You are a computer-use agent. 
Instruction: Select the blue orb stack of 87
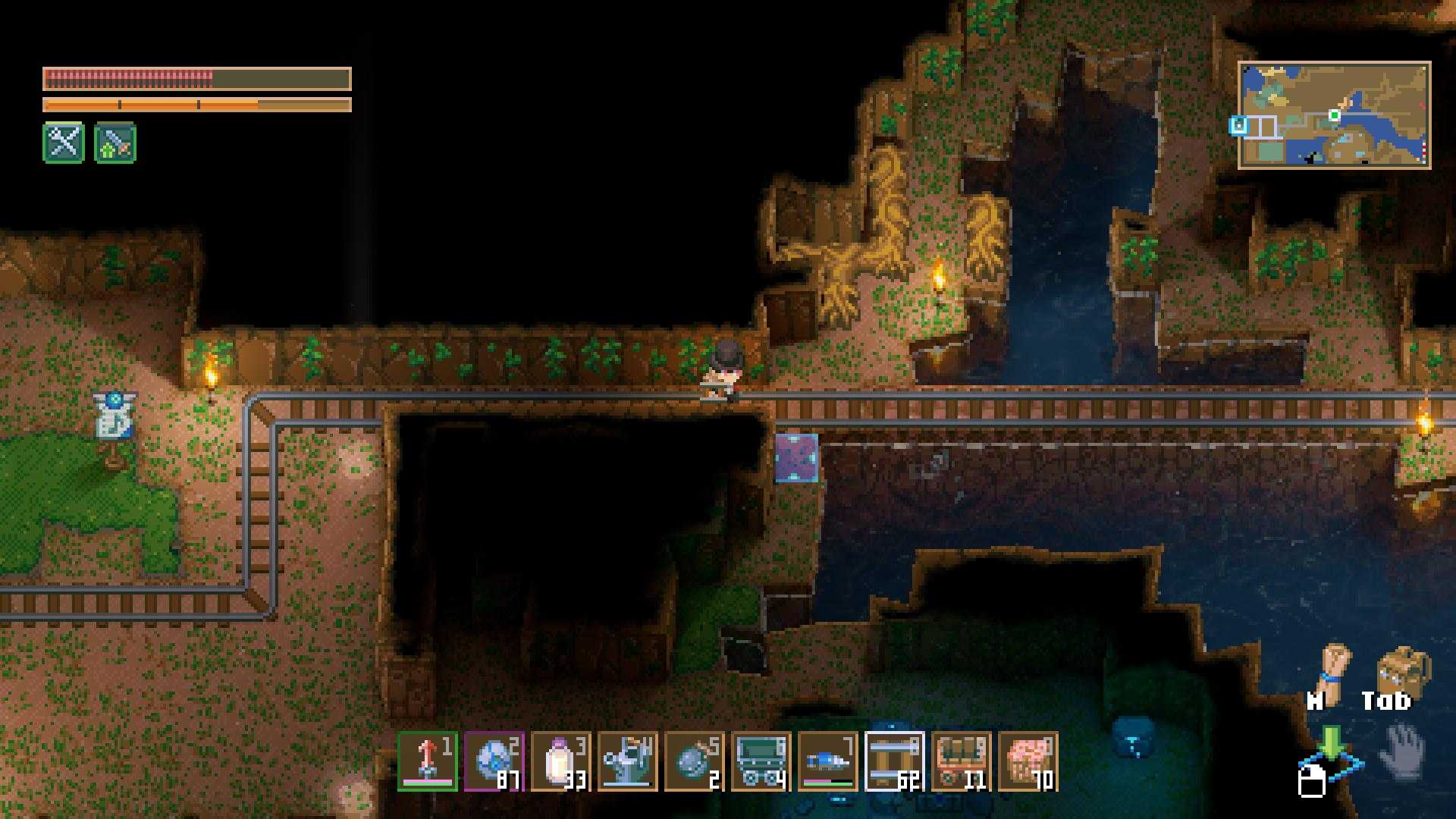click(494, 761)
